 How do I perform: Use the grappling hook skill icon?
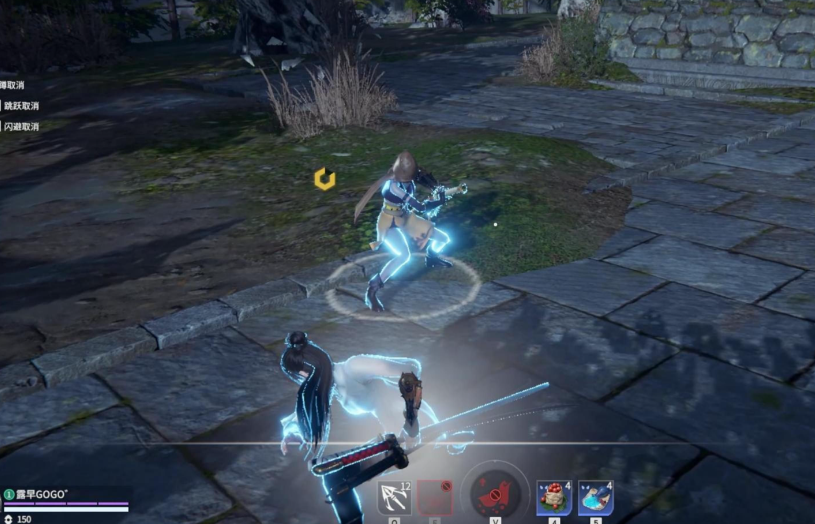394,497
